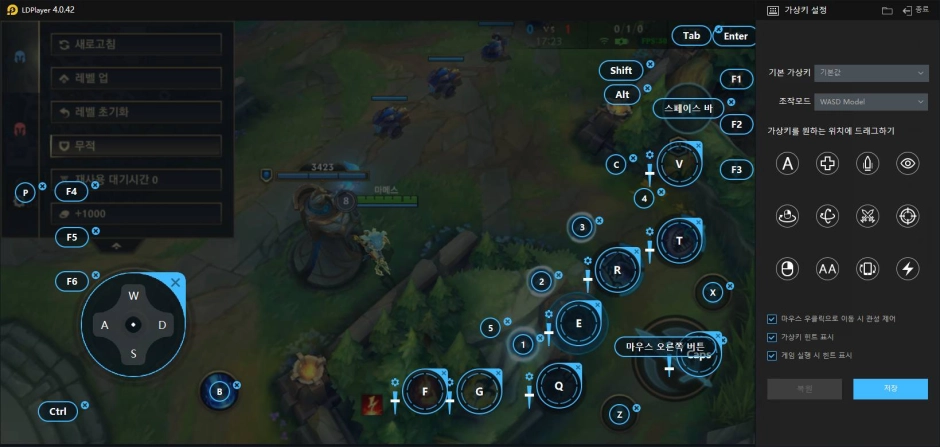Choose 레벨 초기화 to reset level

pyautogui.click(x=135, y=111)
